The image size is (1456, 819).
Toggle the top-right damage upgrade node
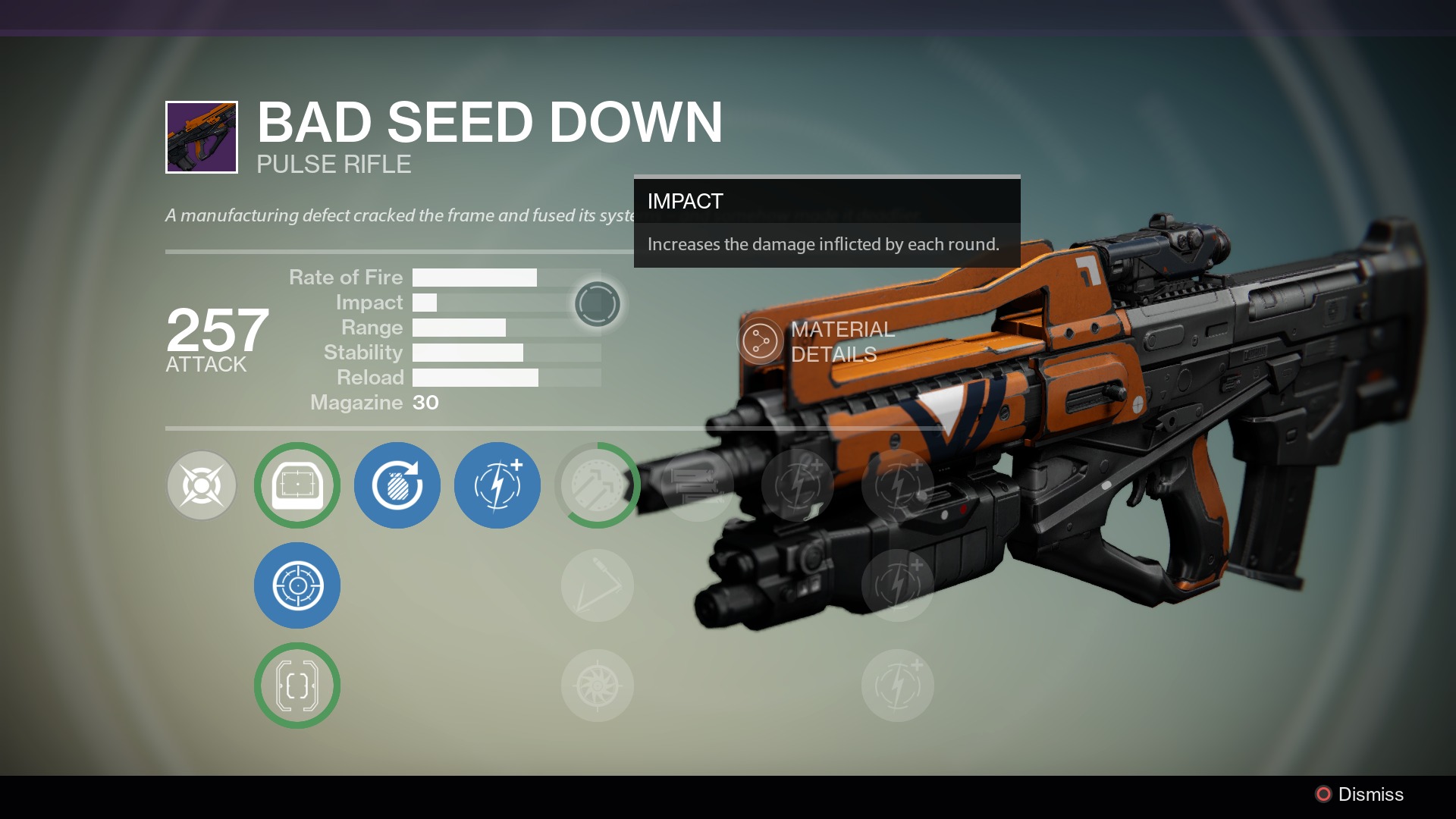coord(897,485)
